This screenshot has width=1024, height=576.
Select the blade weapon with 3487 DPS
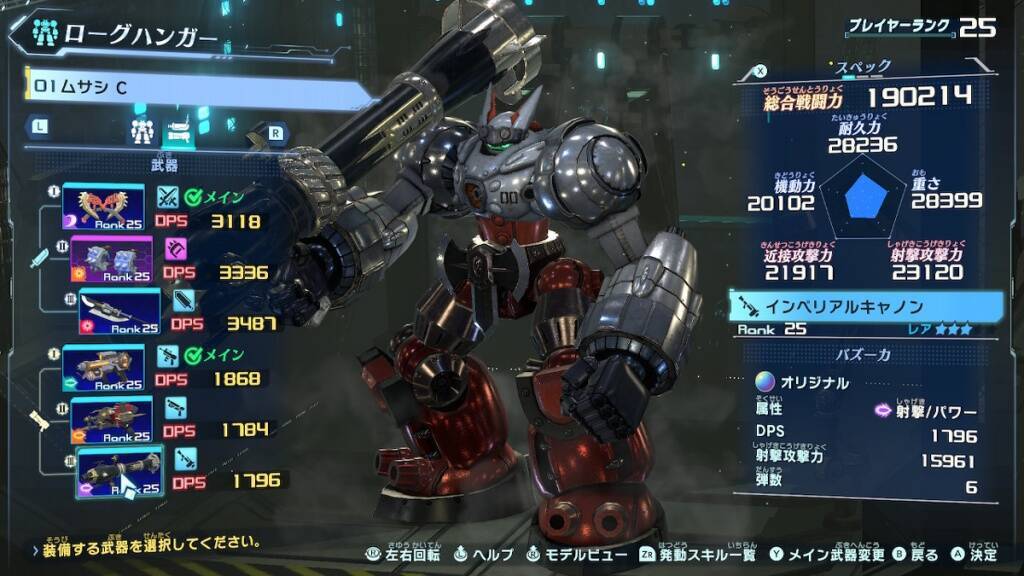coord(119,310)
